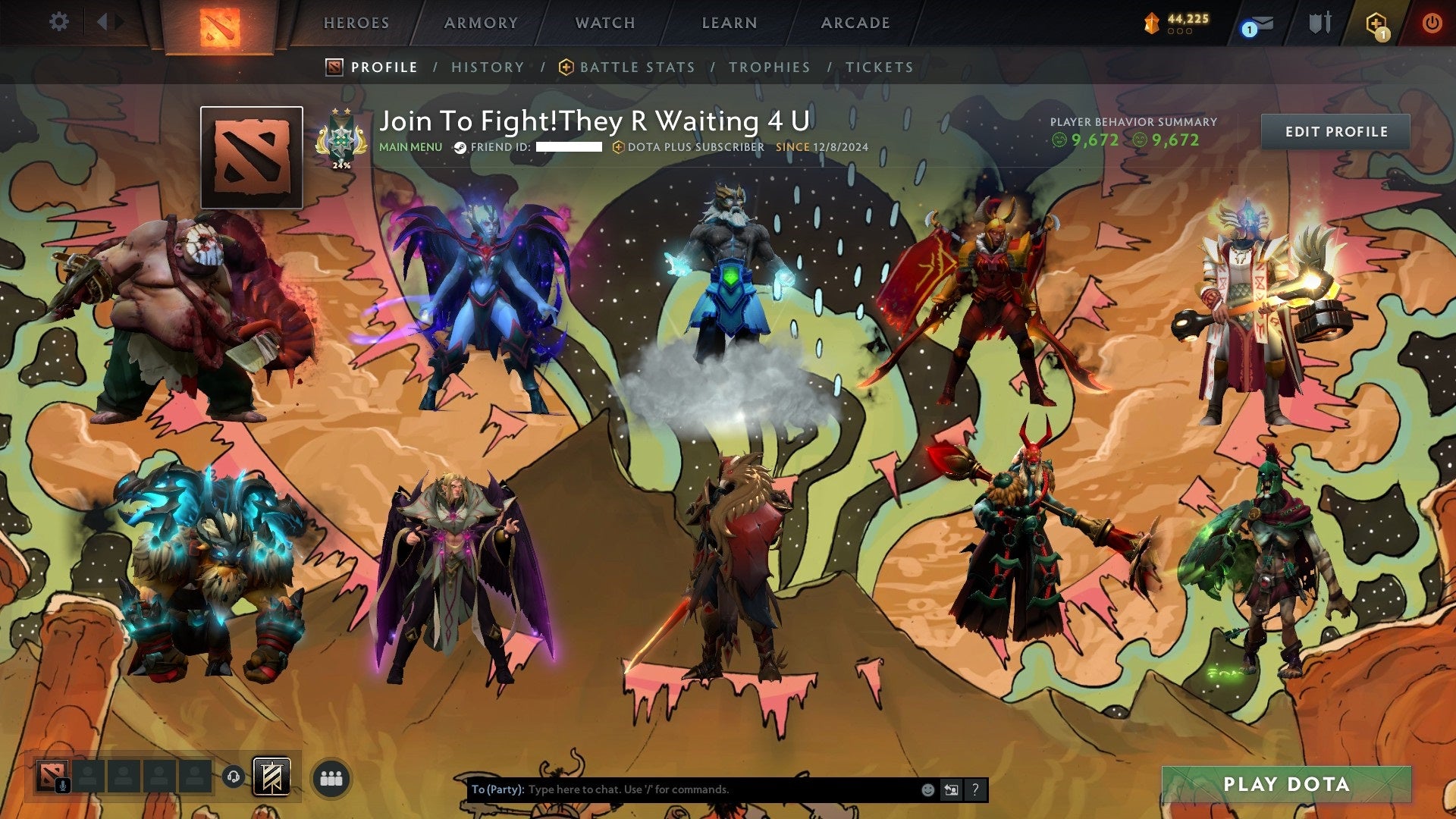Image resolution: width=1456 pixels, height=819 pixels.
Task: Open the friends list people icon
Action: (330, 777)
